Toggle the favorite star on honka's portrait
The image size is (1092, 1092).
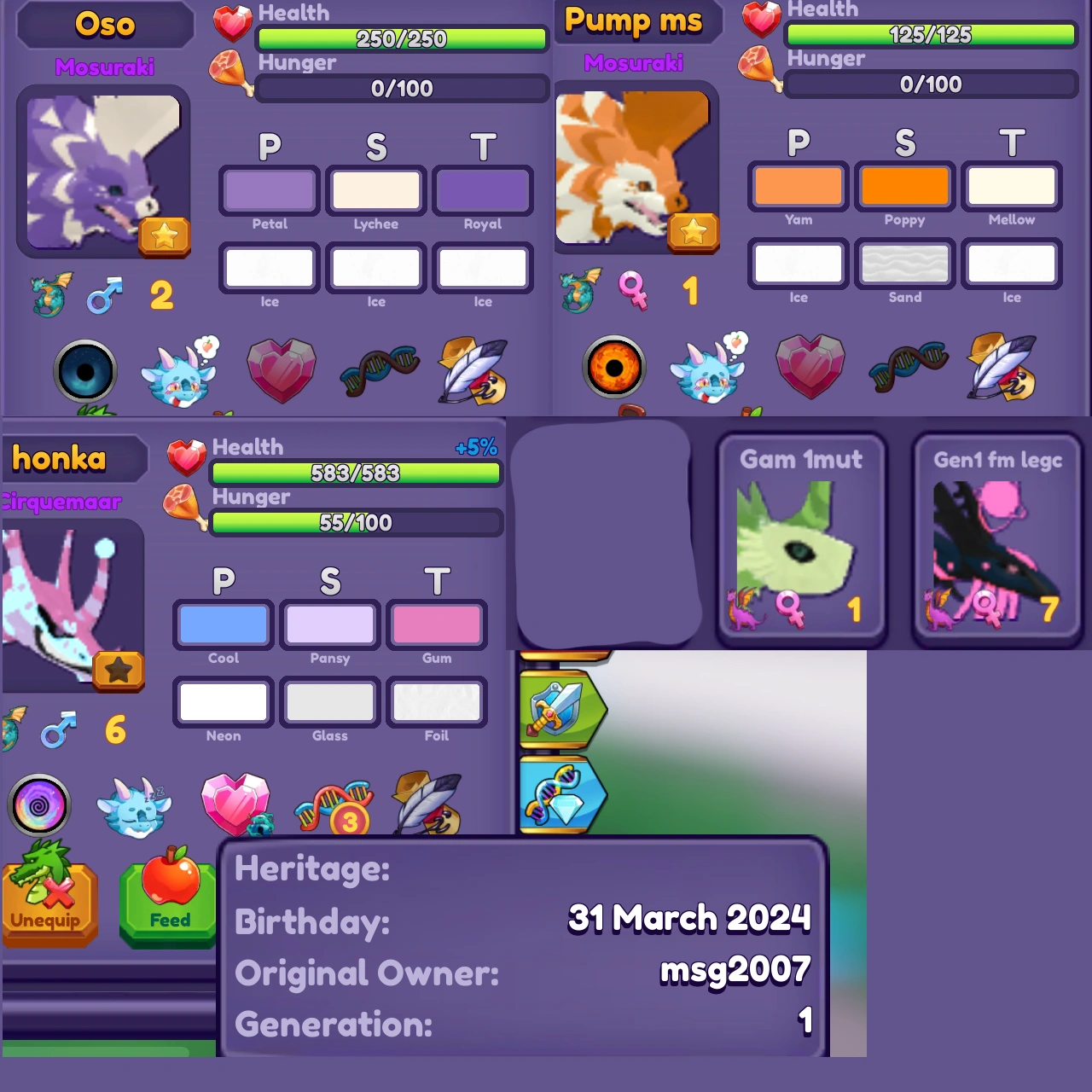pos(119,671)
